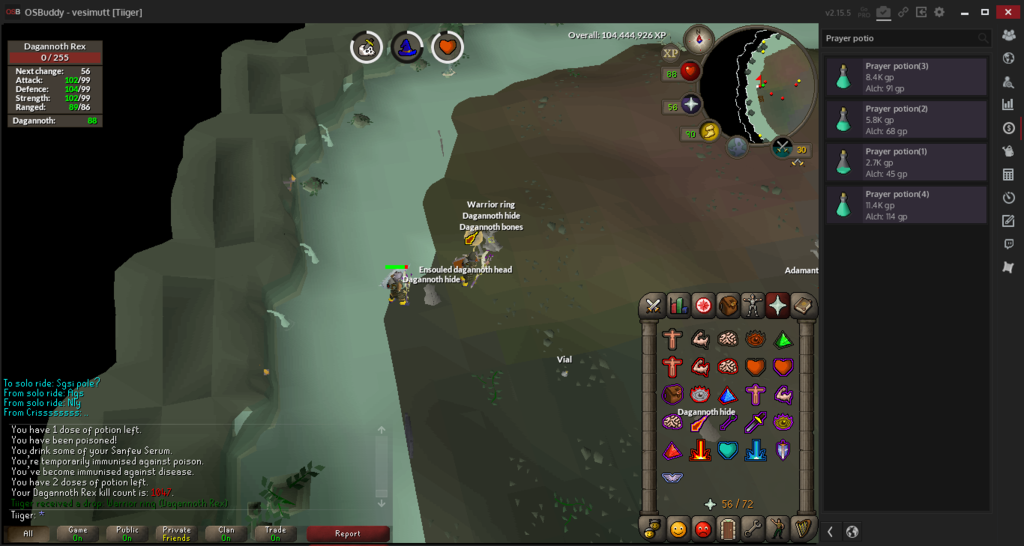Open the Clan chat filter tab
This screenshot has height=546, width=1024.
(226, 533)
